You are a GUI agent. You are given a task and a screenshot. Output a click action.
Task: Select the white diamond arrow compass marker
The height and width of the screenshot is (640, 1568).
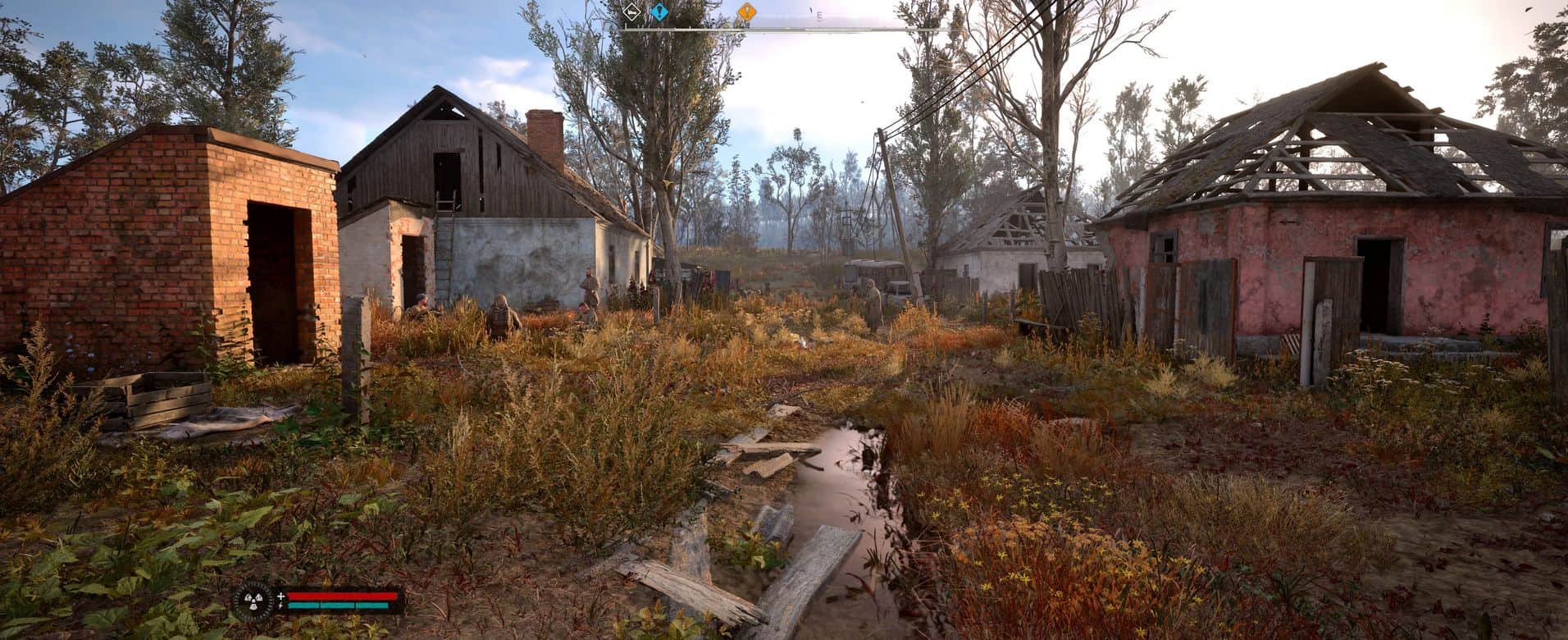coord(631,11)
